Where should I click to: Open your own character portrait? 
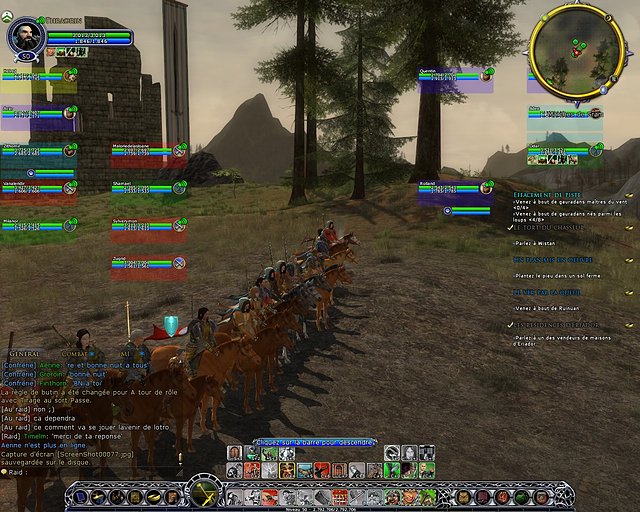click(x=24, y=37)
